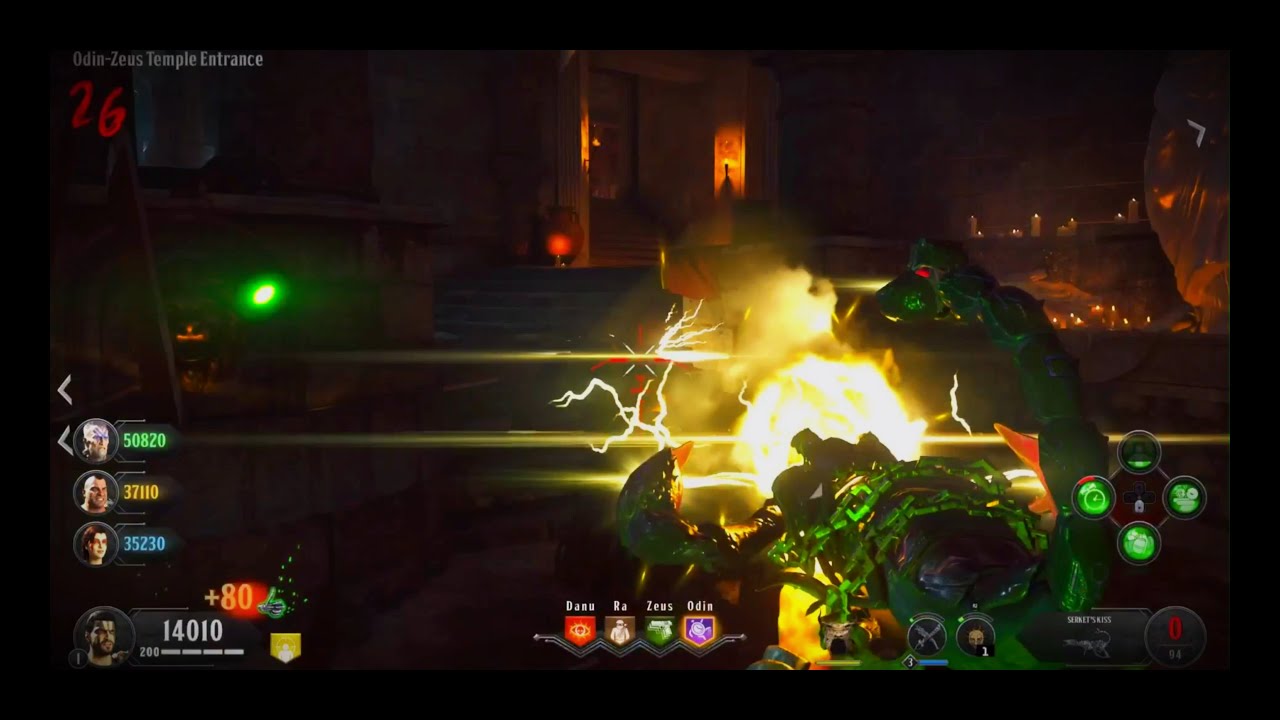Trigger the bottom elixir in the wheel
Viewport: 1280px width, 720px height.
[1139, 542]
